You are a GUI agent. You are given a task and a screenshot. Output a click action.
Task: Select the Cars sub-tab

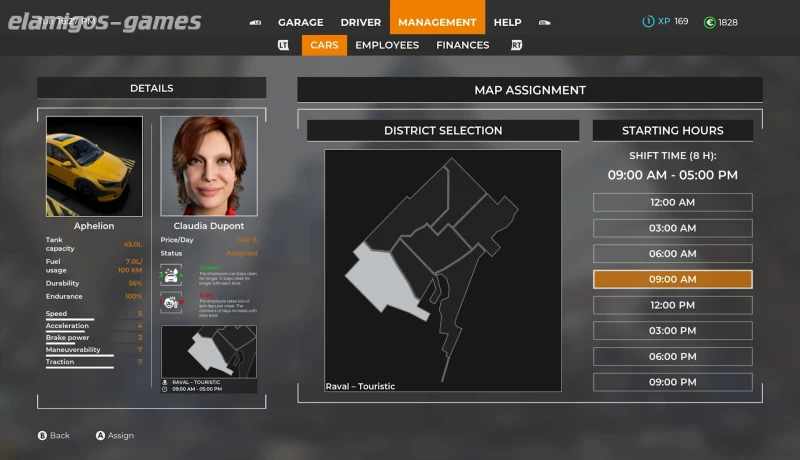tap(324, 45)
